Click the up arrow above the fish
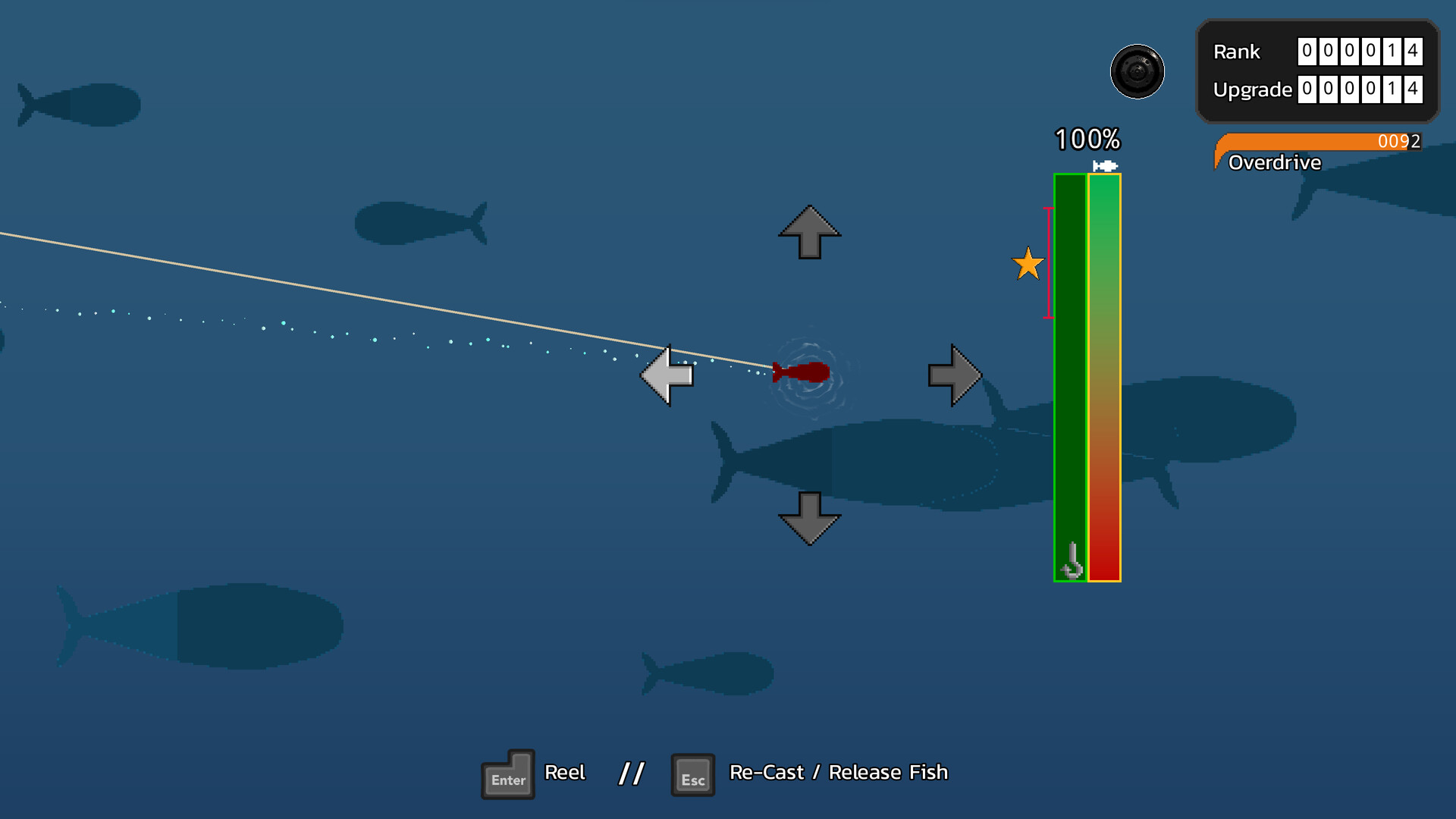 (809, 232)
